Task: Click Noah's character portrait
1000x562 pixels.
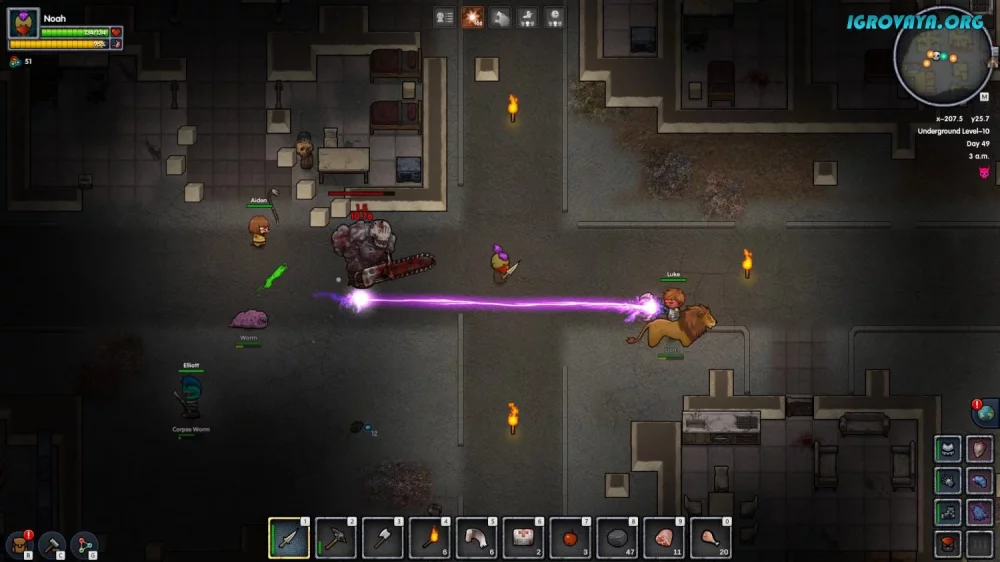Action: coord(23,23)
